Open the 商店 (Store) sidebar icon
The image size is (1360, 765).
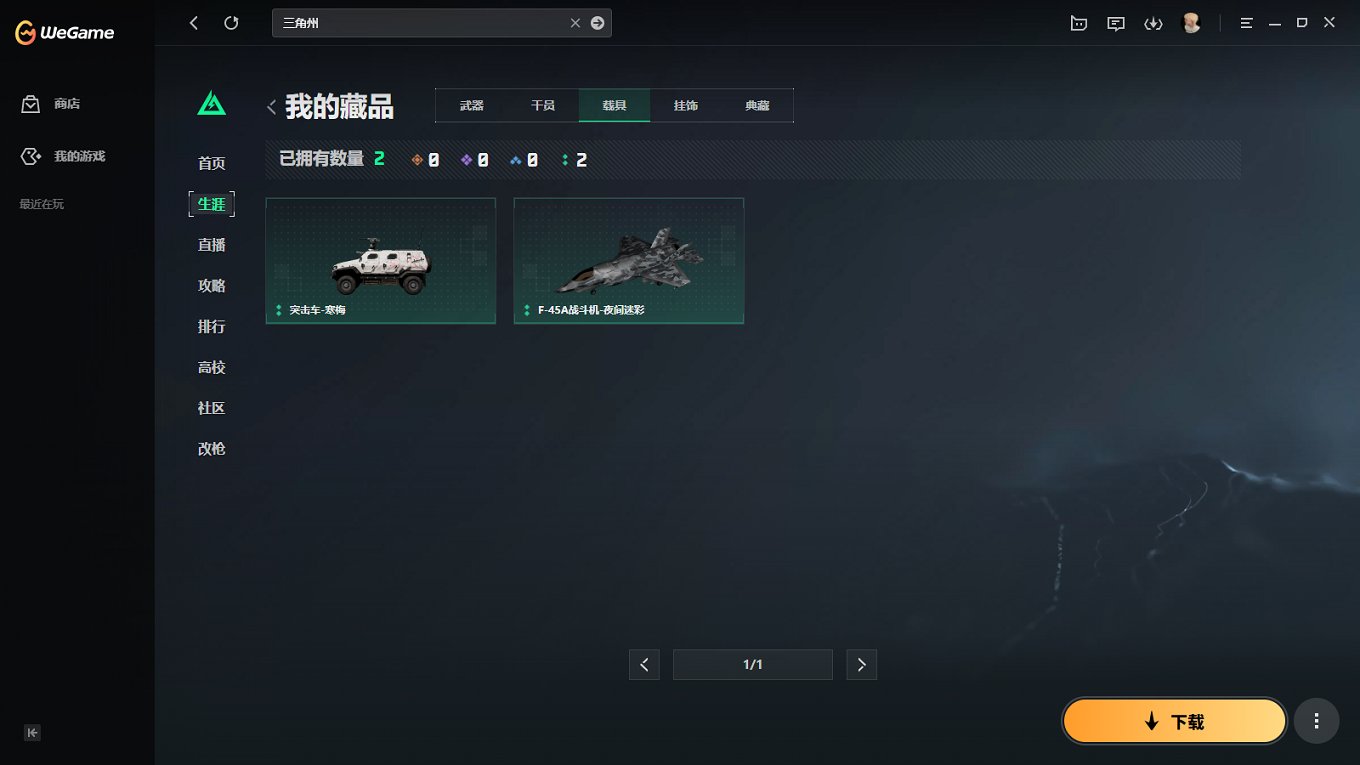[29, 103]
